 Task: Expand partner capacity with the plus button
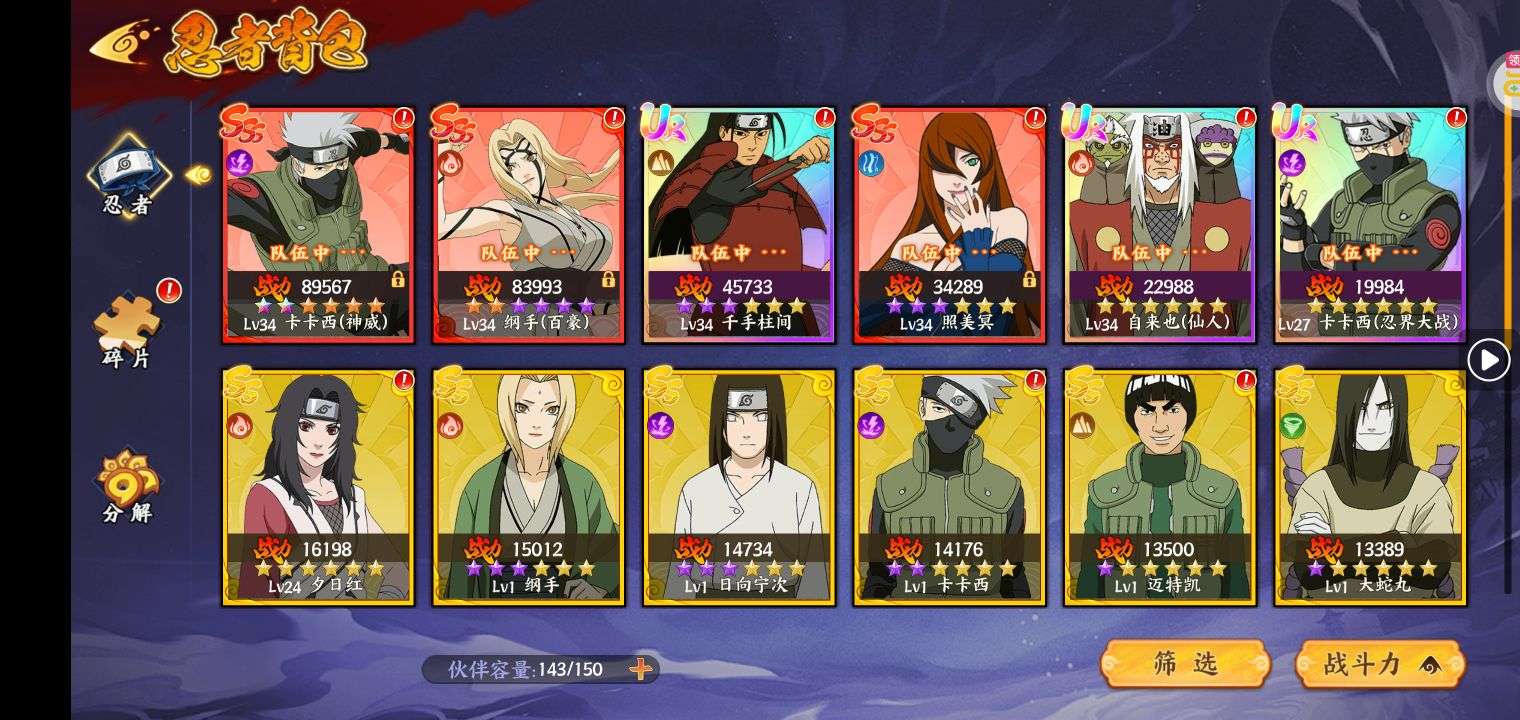640,669
